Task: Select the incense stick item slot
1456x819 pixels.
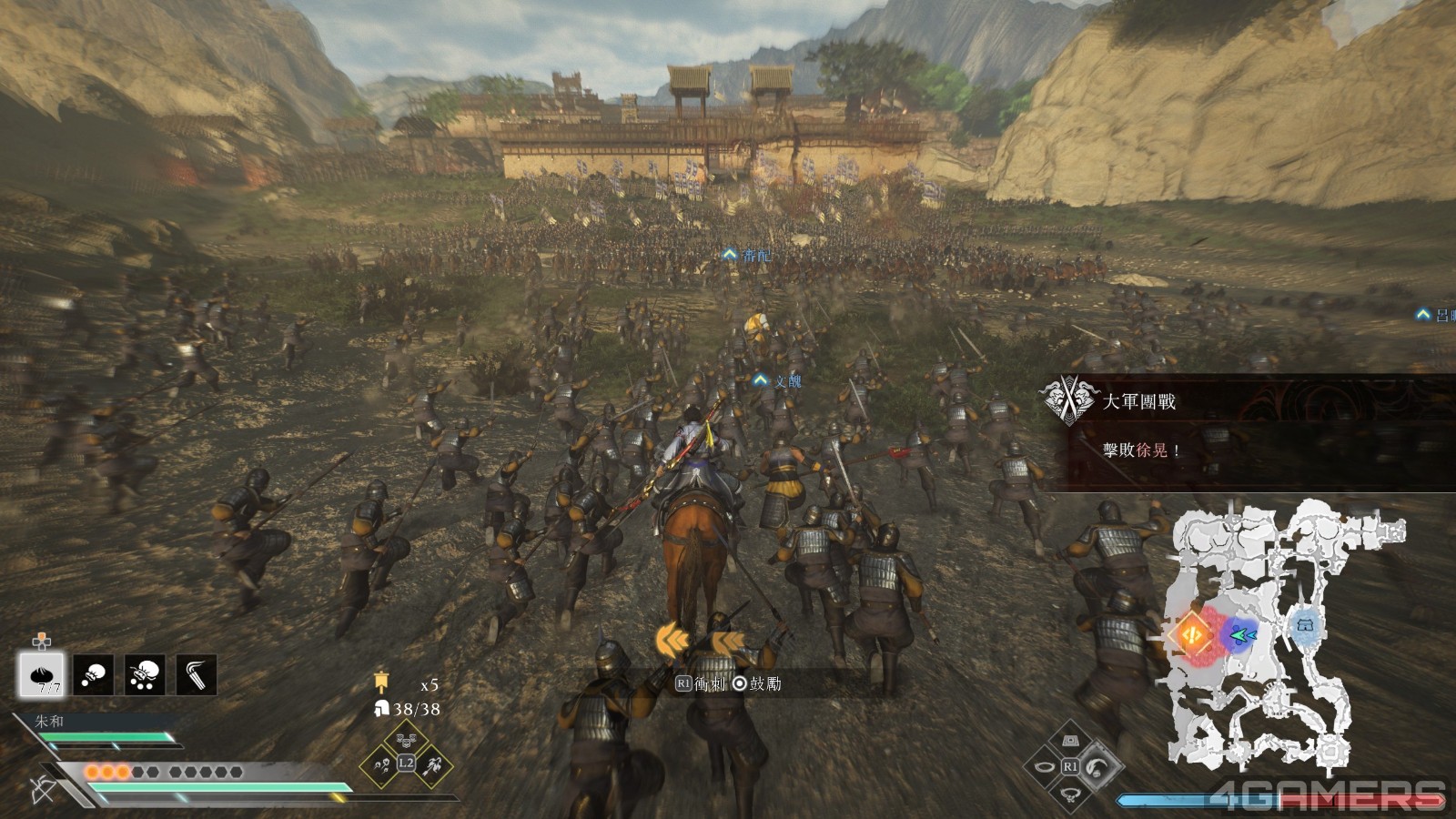Action: [x=197, y=674]
